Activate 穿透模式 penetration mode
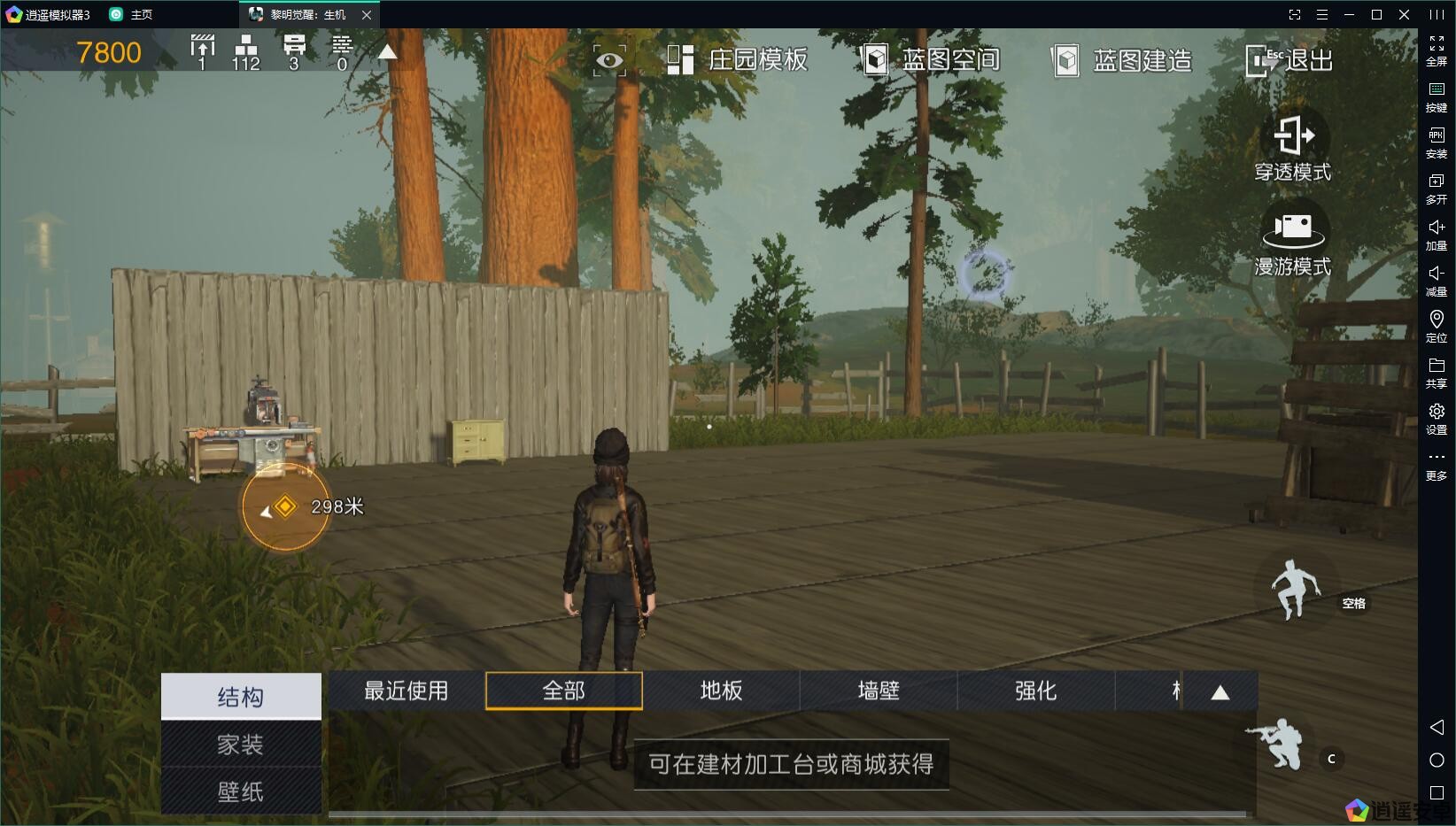The image size is (1456, 826). [x=1292, y=147]
